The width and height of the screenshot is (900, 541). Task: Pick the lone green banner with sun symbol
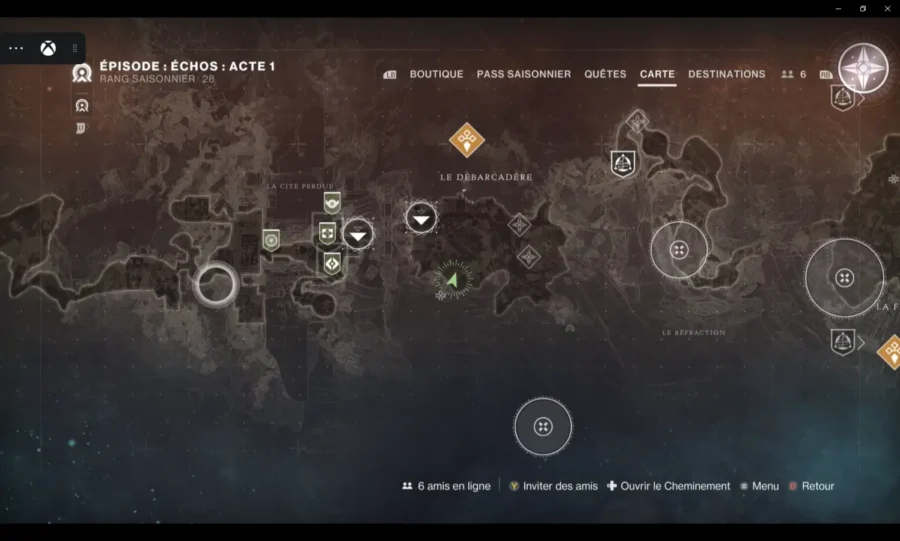pyautogui.click(x=271, y=239)
